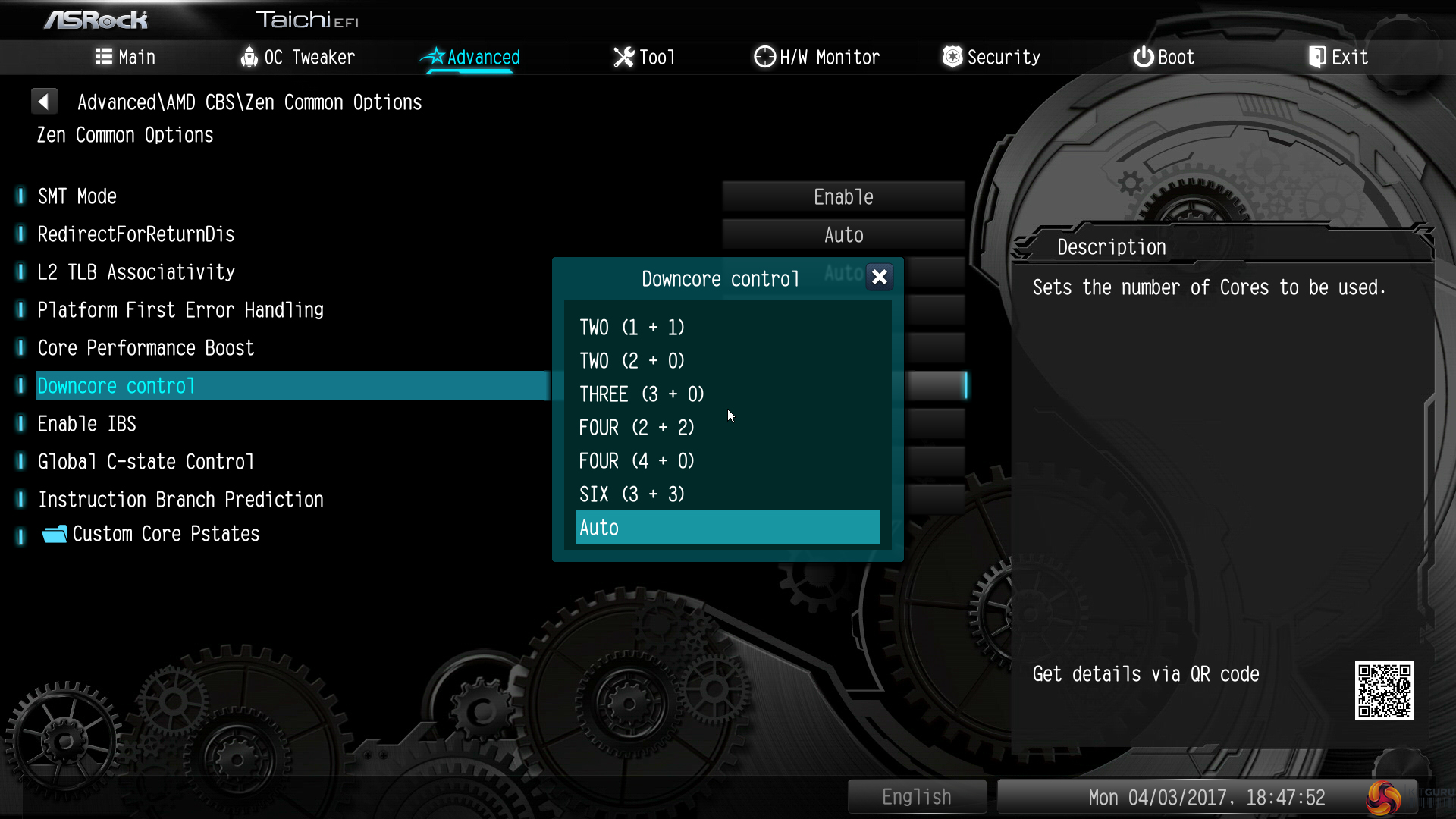This screenshot has height=819, width=1456.
Task: Click the back arrow button
Action: pyautogui.click(x=44, y=102)
